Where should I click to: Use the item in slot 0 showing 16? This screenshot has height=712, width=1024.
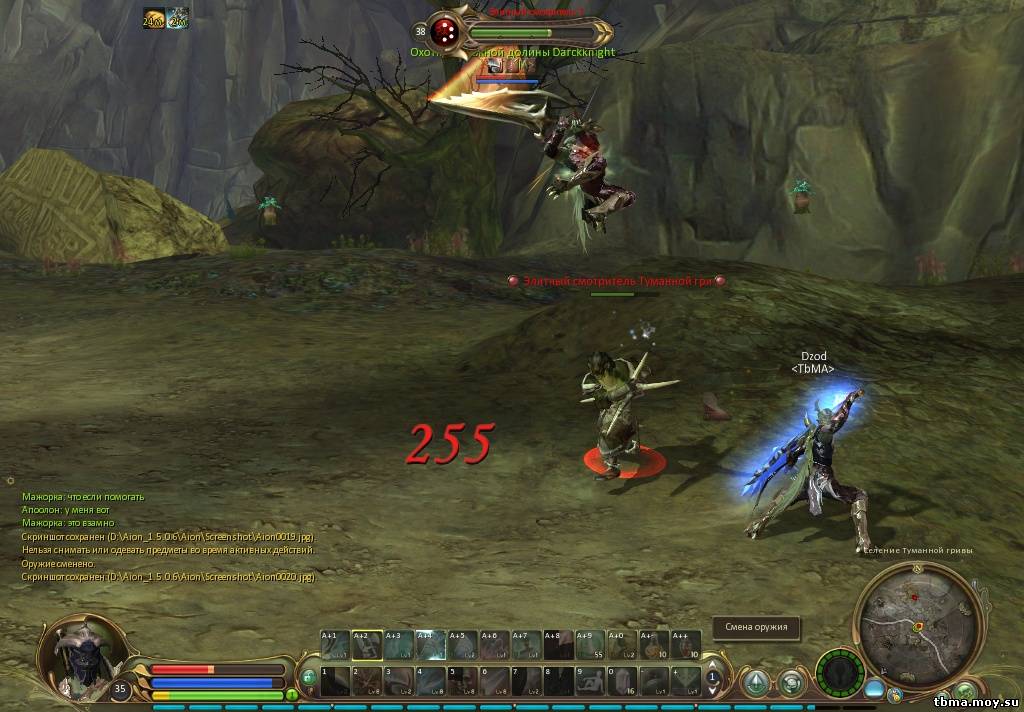coord(623,682)
